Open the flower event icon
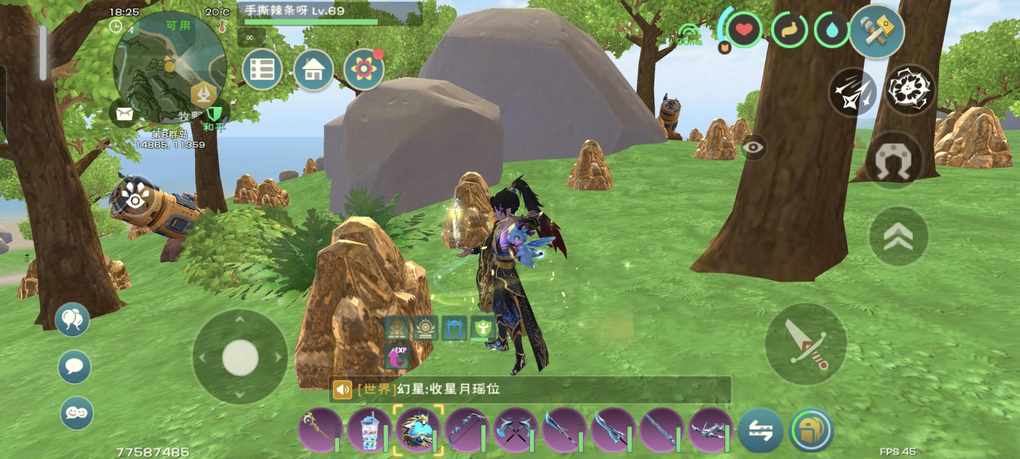This screenshot has height=459, width=1020. pos(364,69)
